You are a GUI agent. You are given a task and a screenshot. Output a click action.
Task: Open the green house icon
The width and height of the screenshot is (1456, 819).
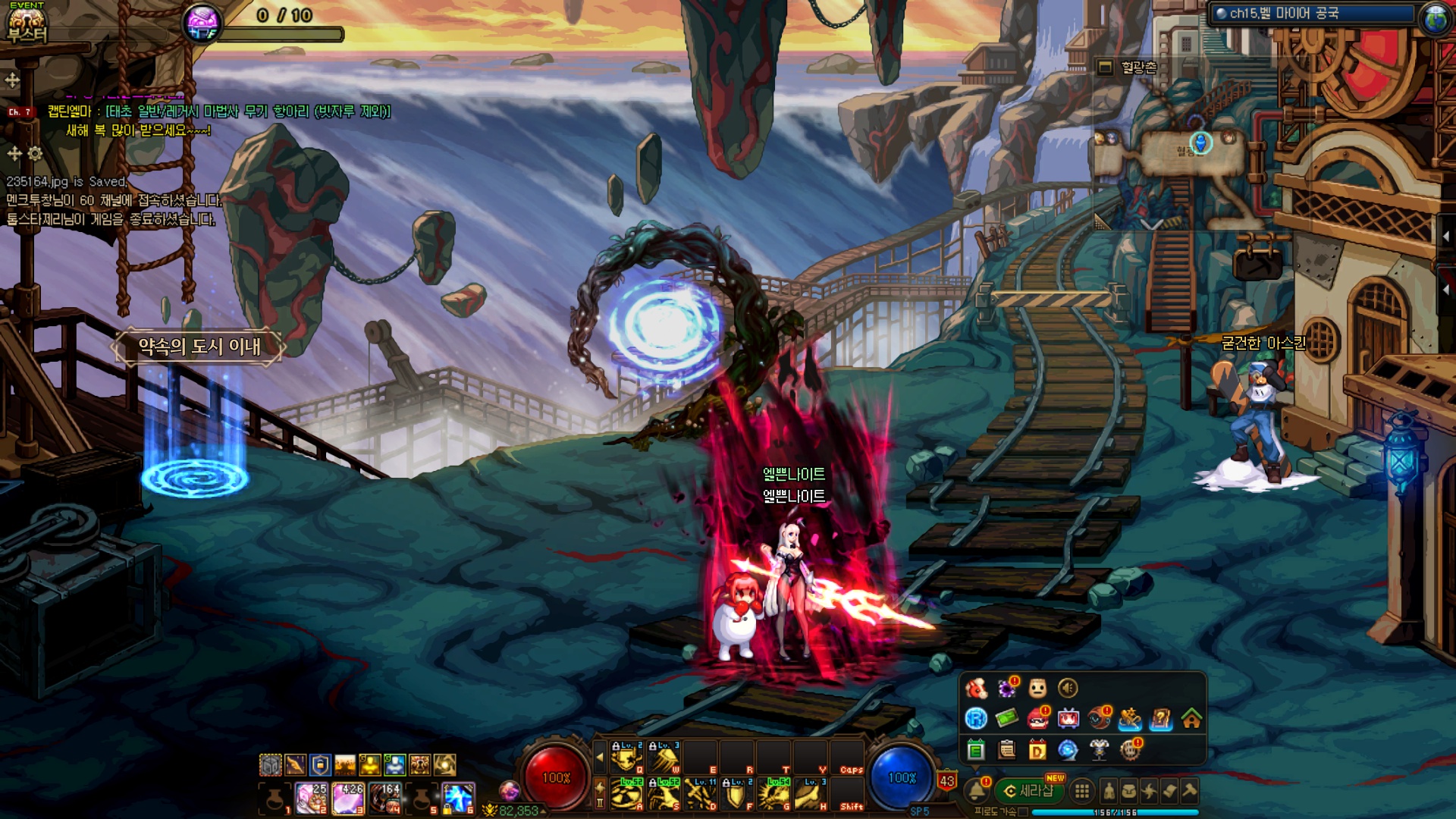1191,718
